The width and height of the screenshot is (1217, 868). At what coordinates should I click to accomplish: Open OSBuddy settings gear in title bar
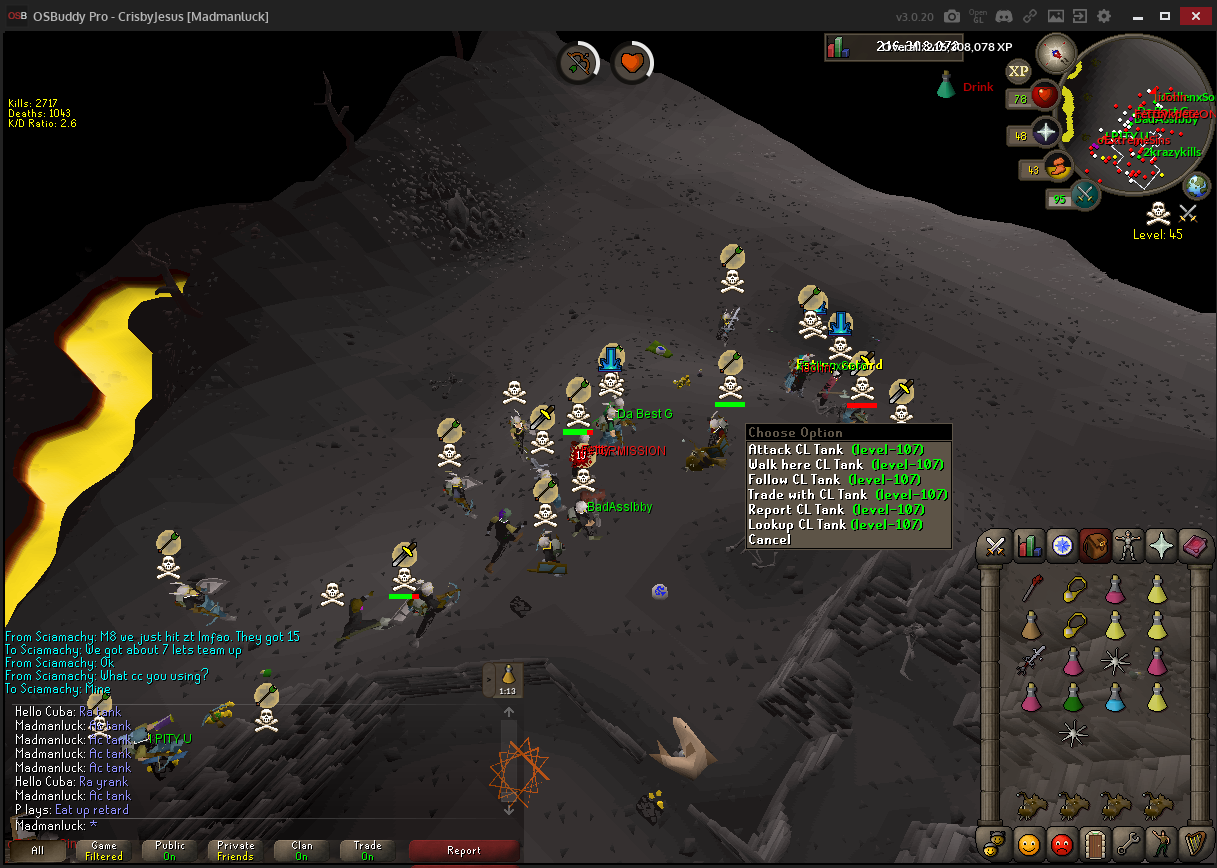point(1104,17)
